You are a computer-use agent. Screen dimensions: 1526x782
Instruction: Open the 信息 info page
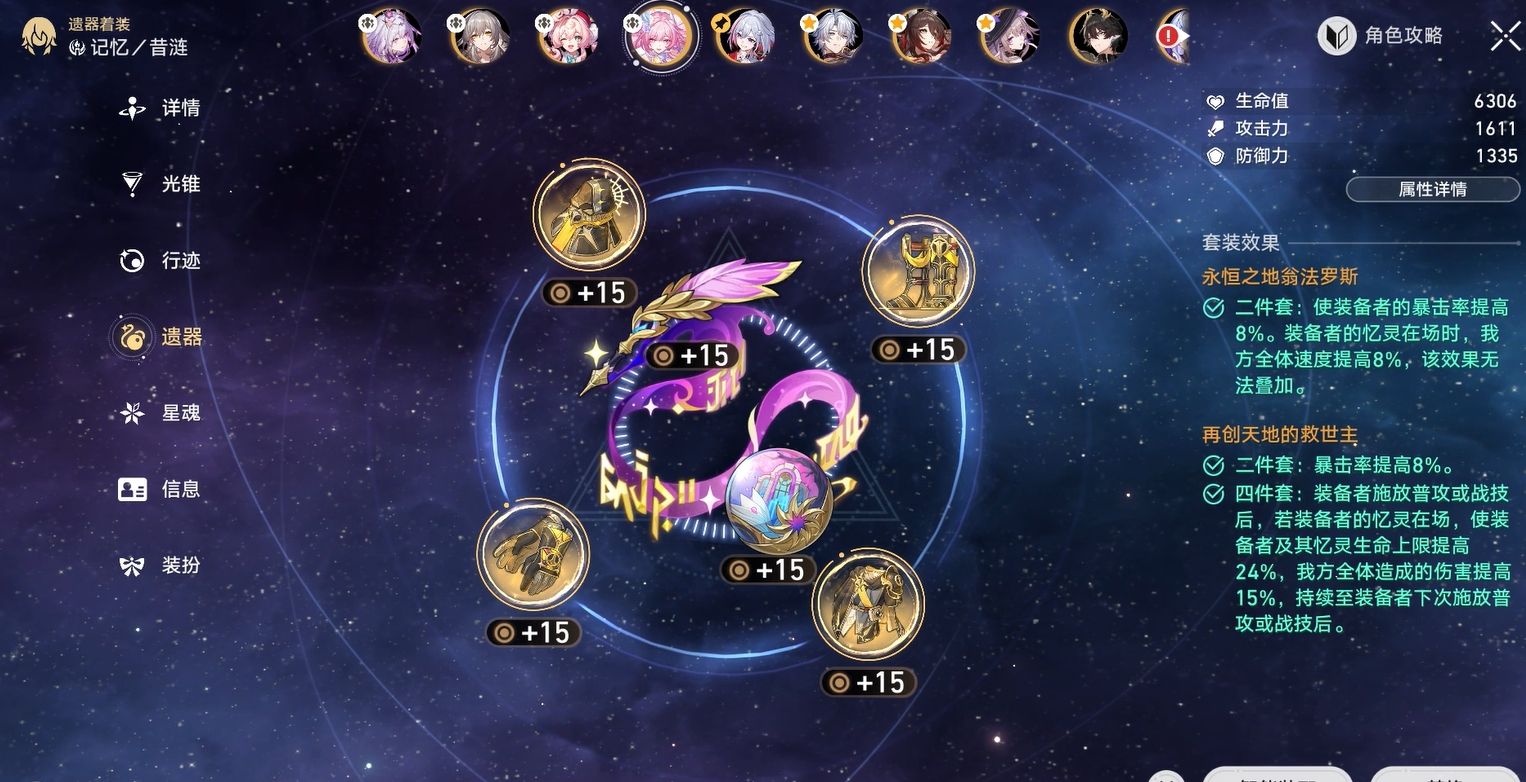pos(161,489)
